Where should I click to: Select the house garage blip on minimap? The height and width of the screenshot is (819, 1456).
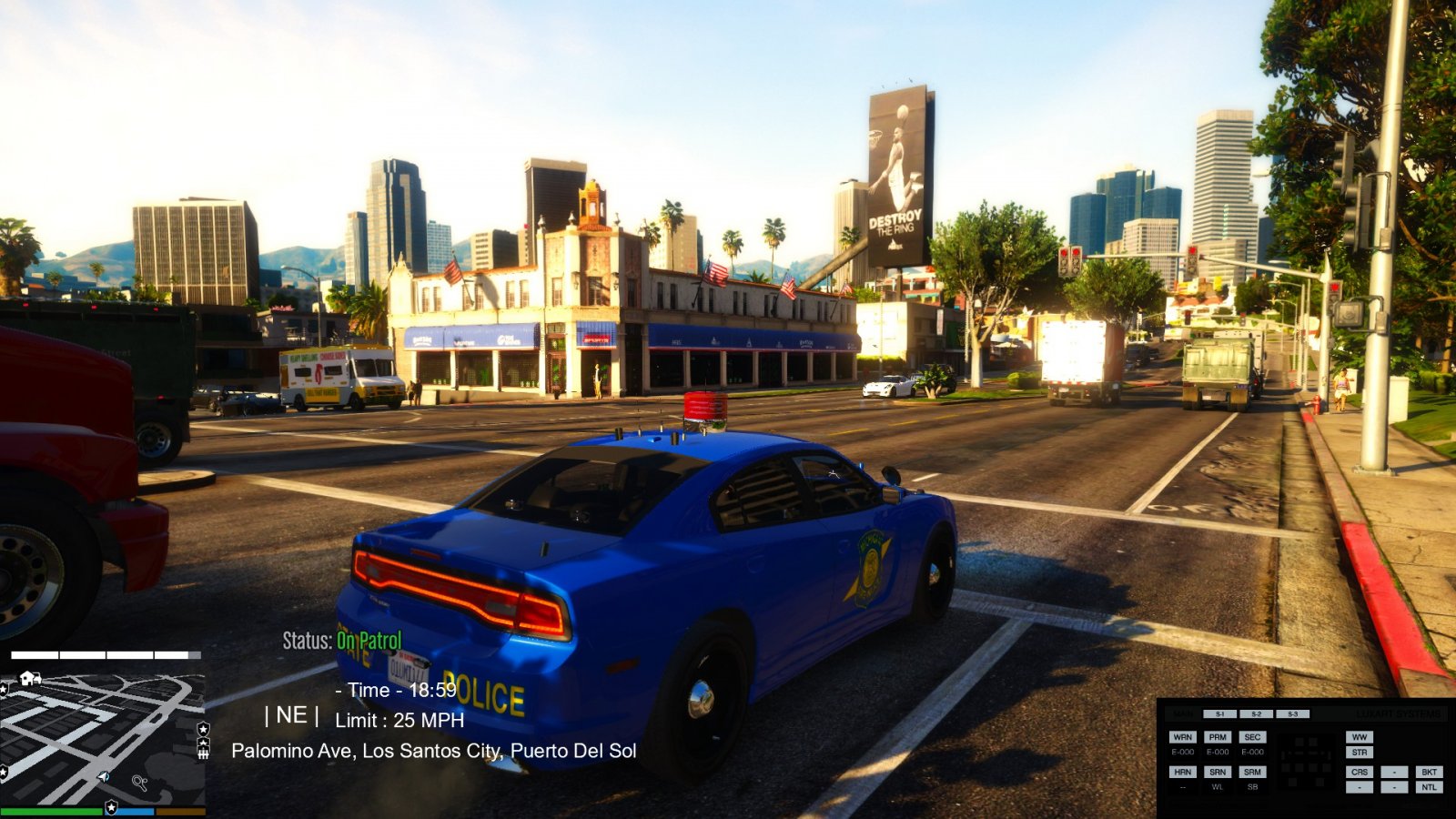(30, 678)
